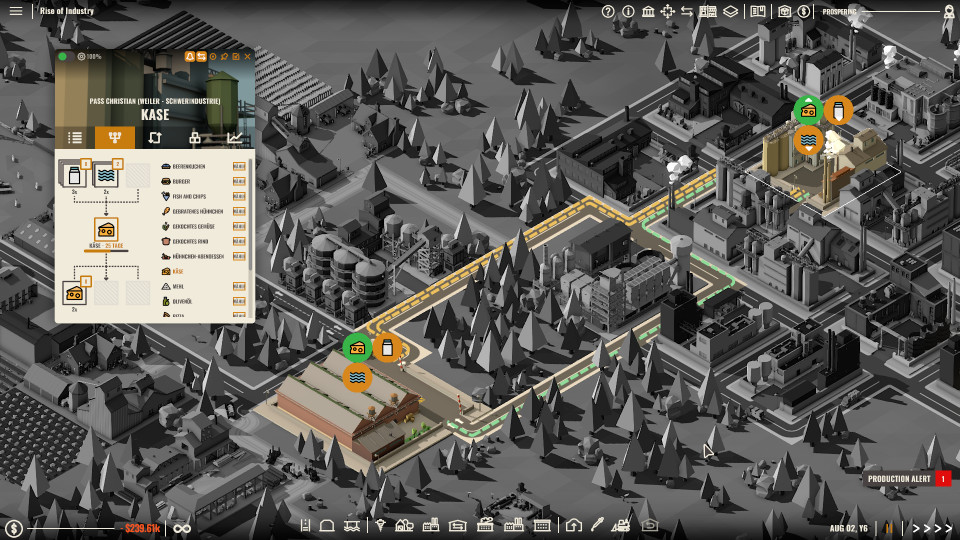The height and width of the screenshot is (540, 960).
Task: Open the stacked boxes storage tab
Action: coord(195,138)
